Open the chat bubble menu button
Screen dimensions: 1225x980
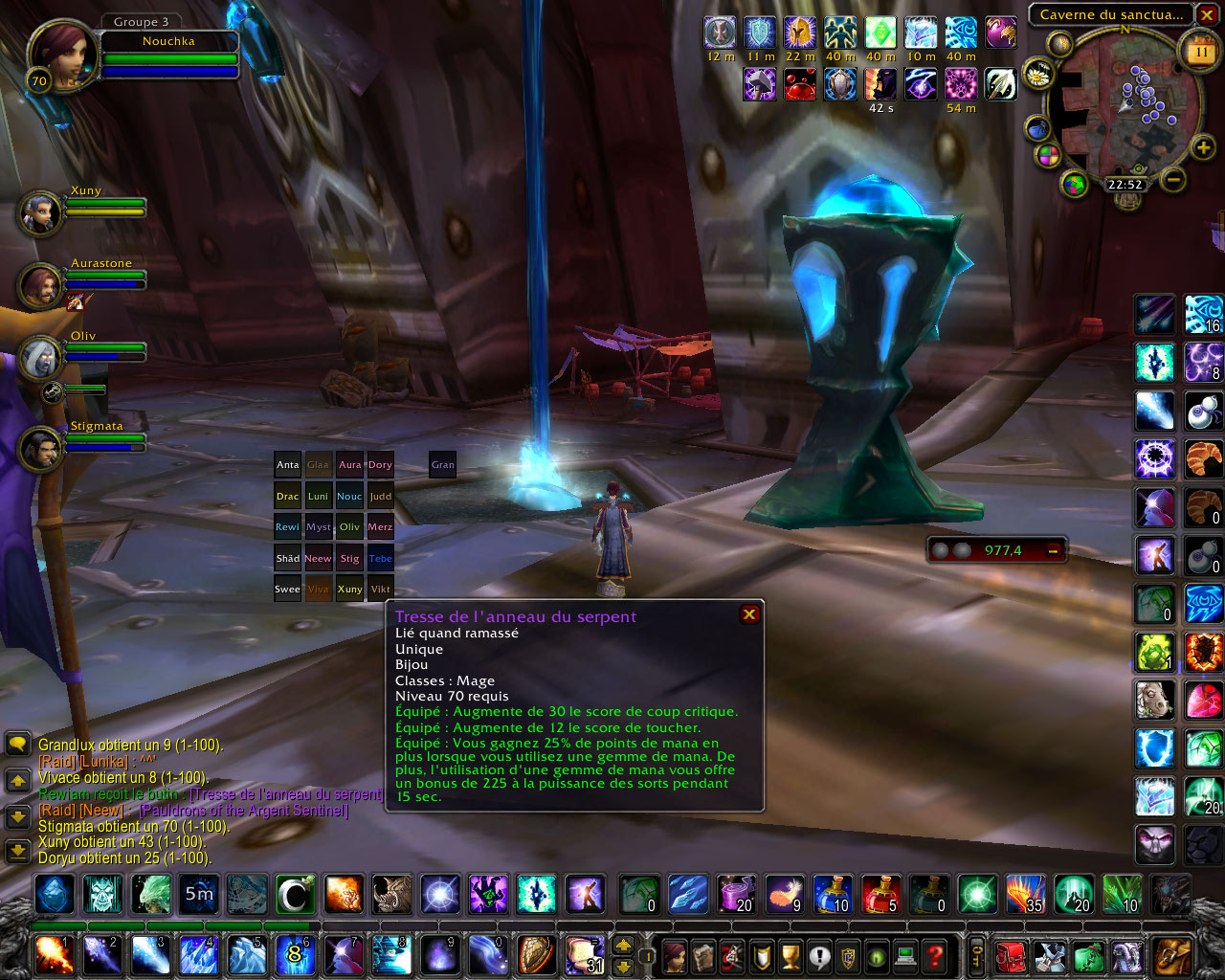tap(17, 745)
